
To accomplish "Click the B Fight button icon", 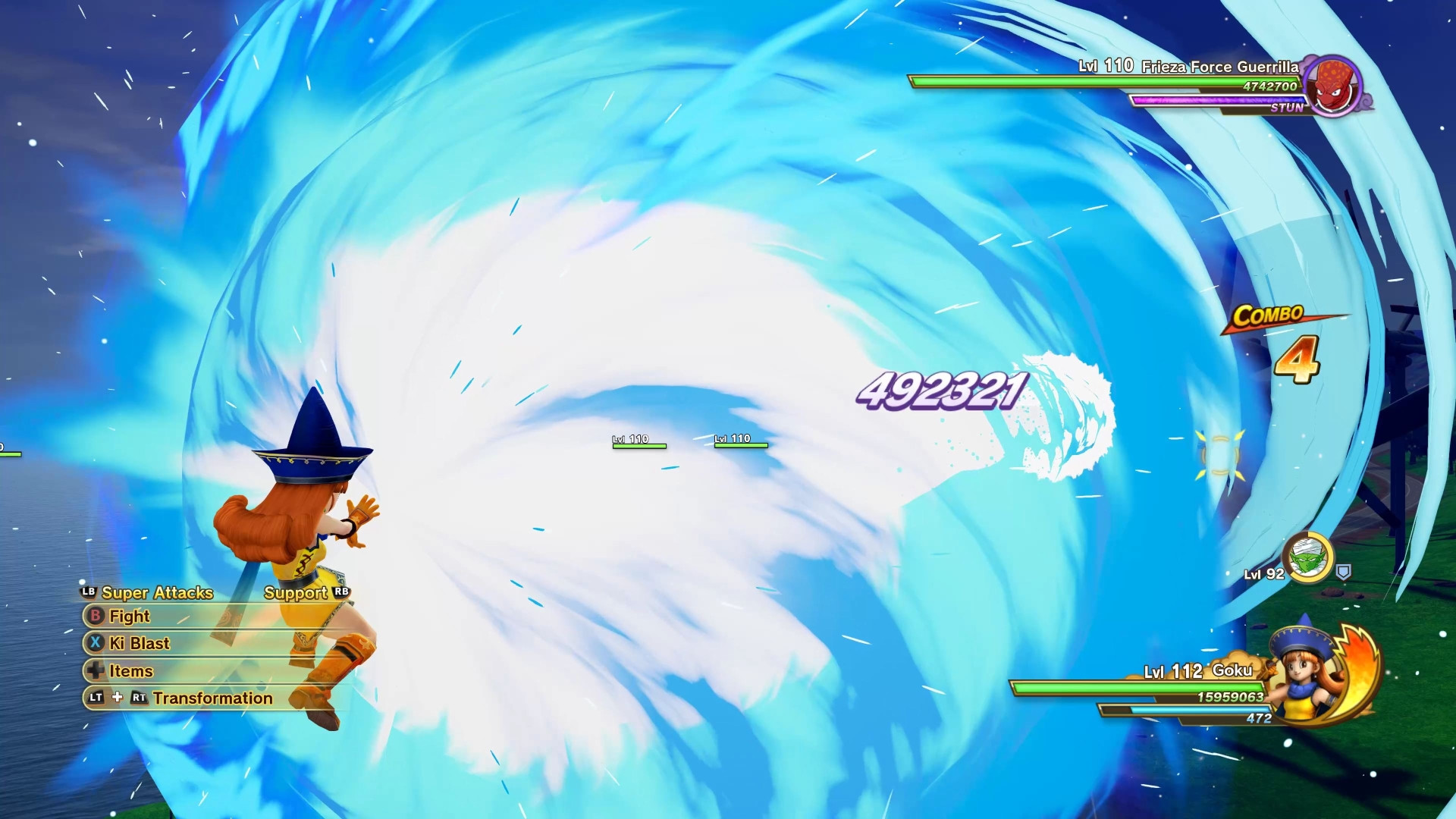I will 96,617.
